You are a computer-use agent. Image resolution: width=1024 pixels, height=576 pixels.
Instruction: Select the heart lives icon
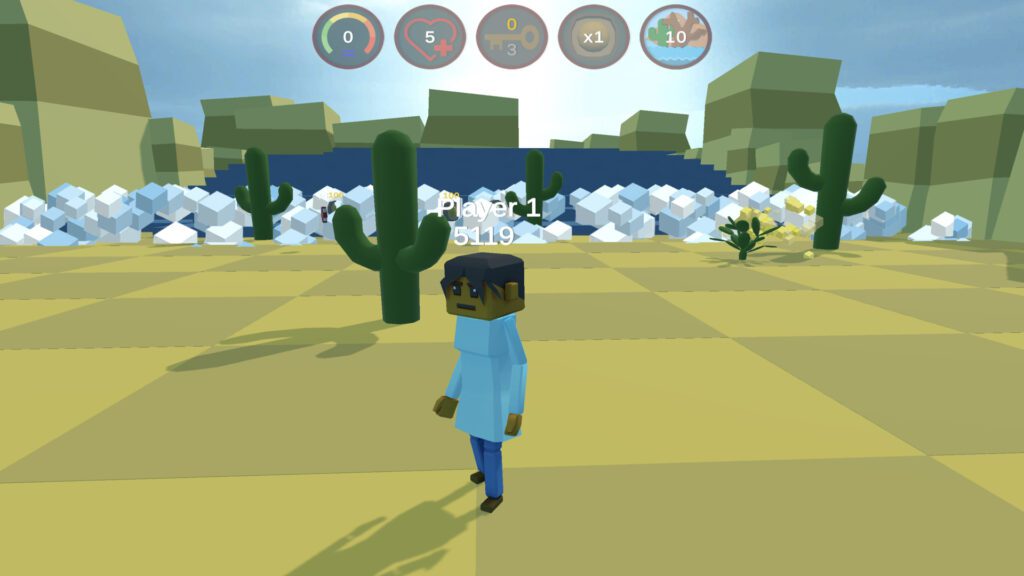tap(430, 37)
